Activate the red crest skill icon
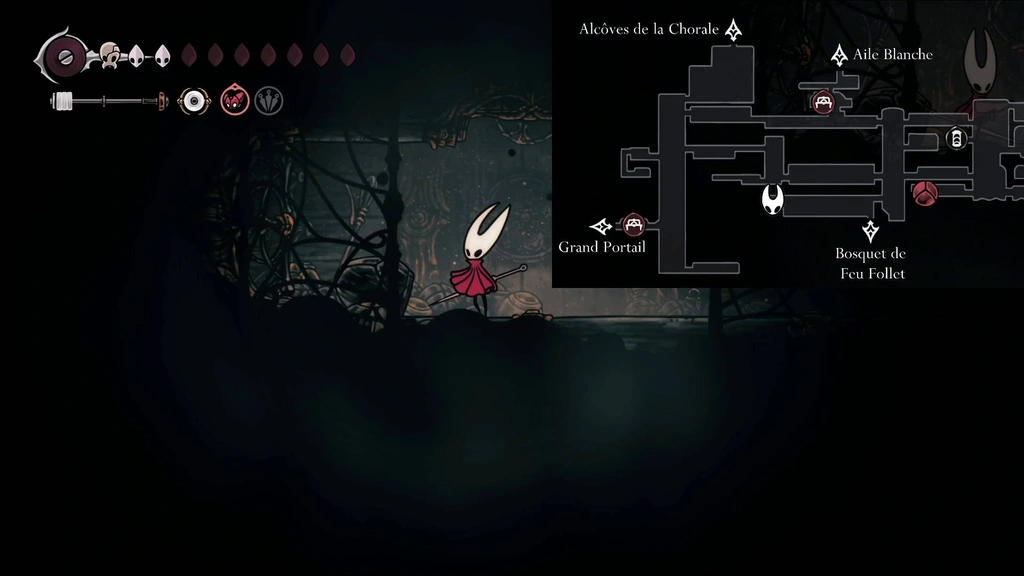Screen dimensions: 1024x576 pyautogui.click(x=234, y=101)
